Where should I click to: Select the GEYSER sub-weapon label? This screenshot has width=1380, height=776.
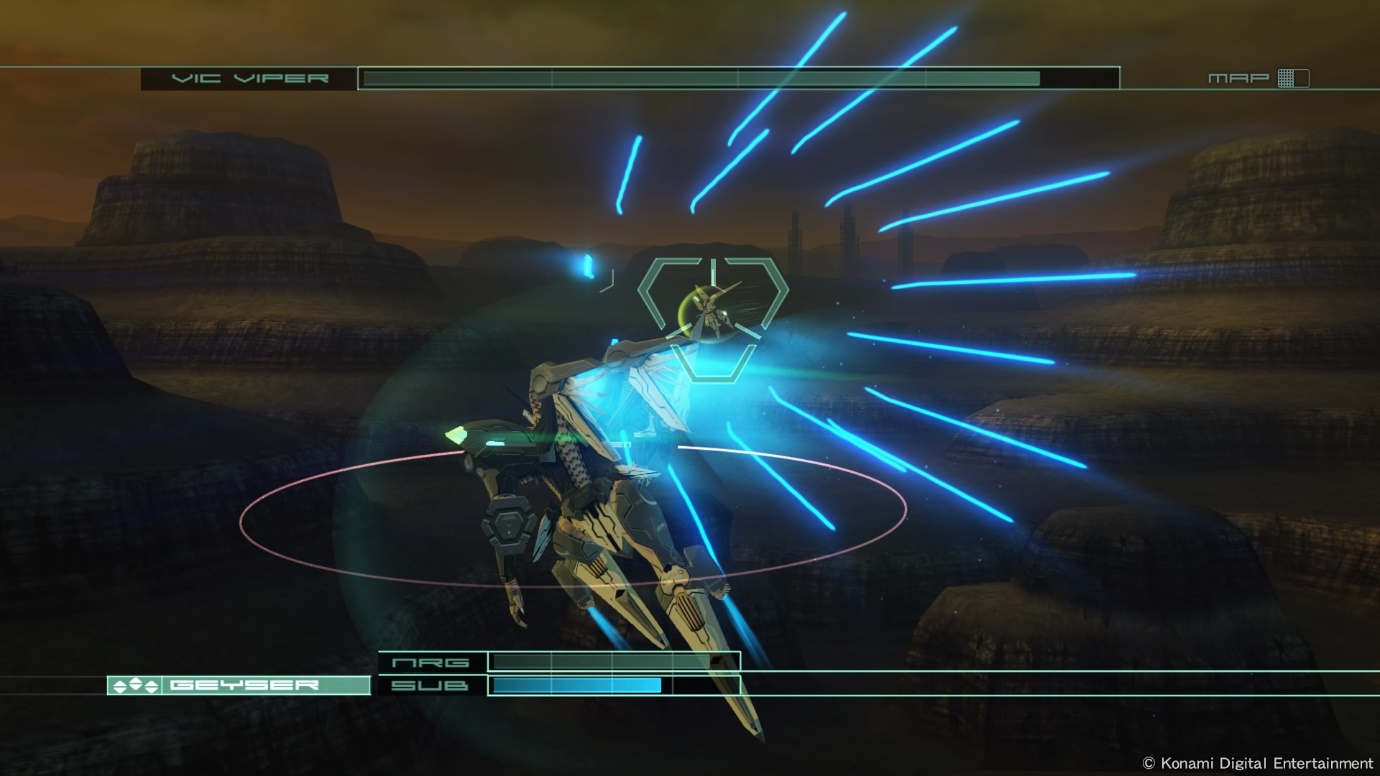[239, 685]
